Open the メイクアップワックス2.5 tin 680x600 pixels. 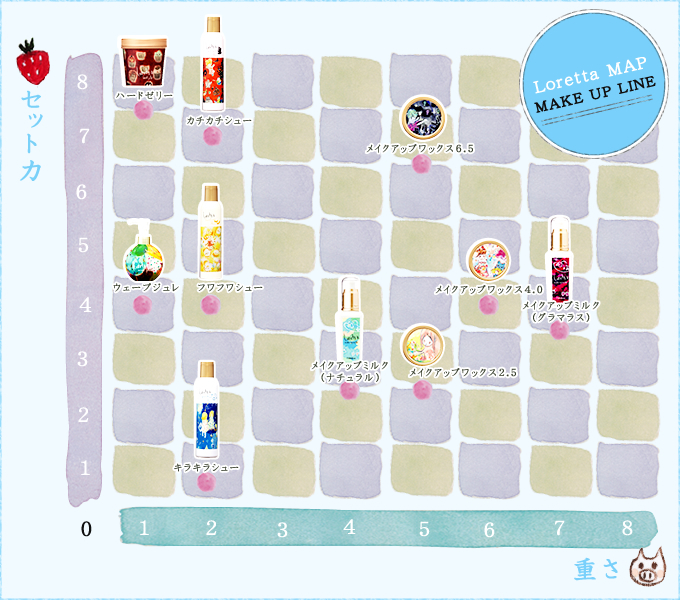click(421, 345)
